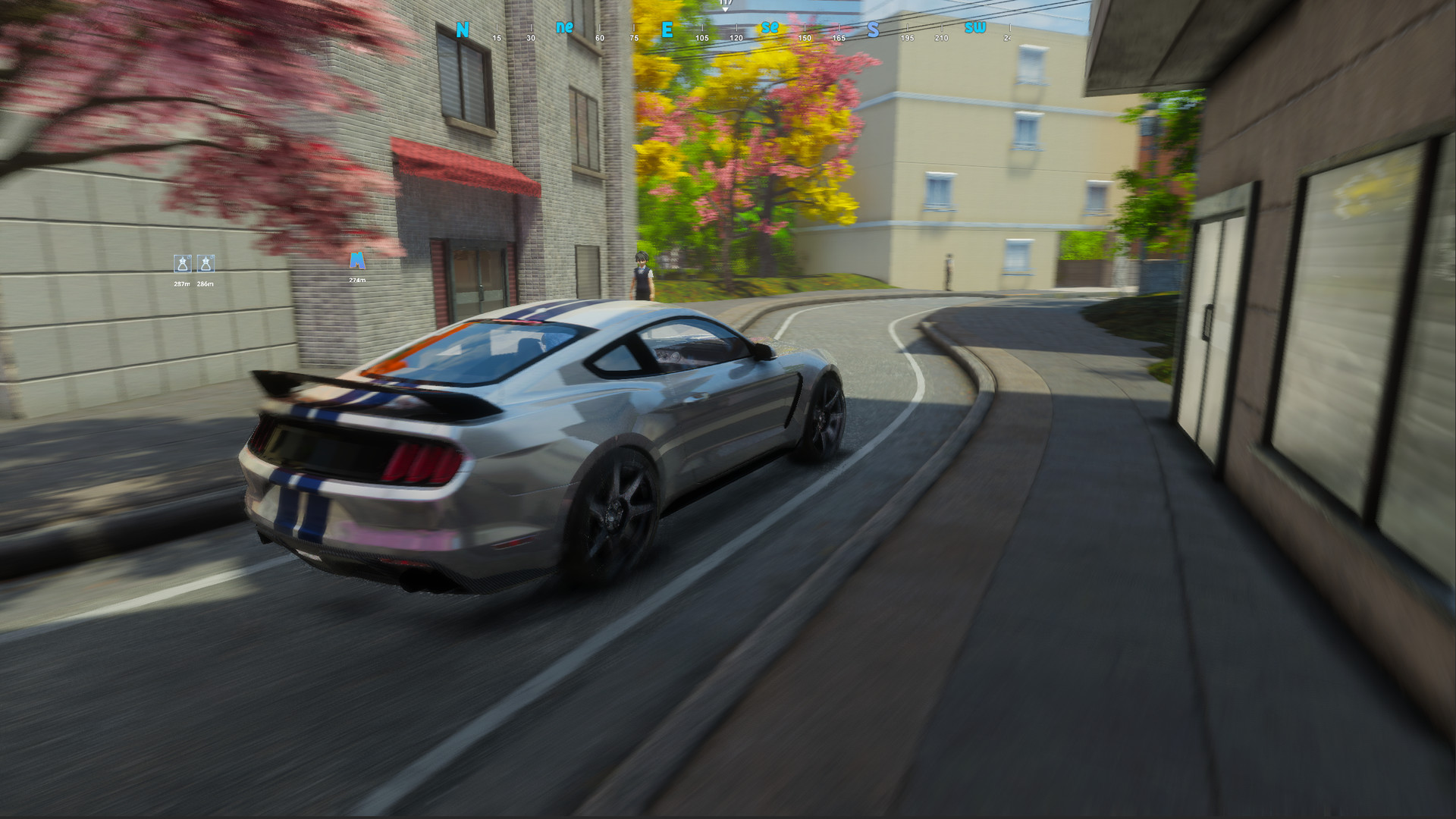Click the Mustang's rear spoiler
The height and width of the screenshot is (819, 1456).
point(364,387)
